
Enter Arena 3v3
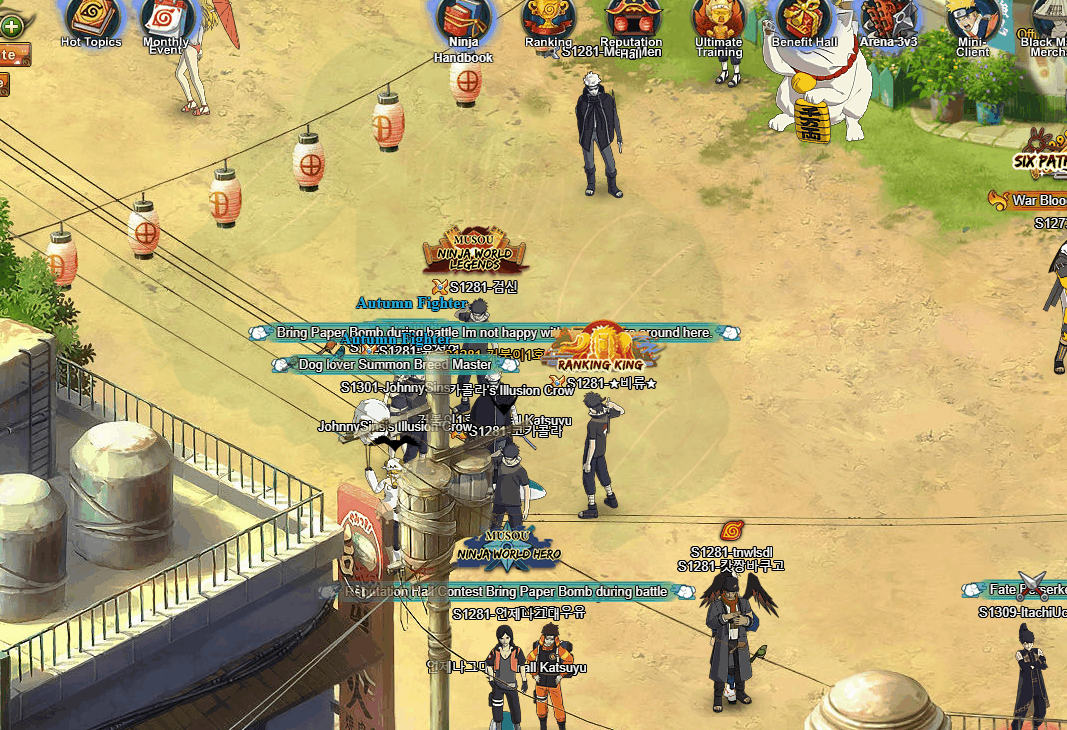888,17
